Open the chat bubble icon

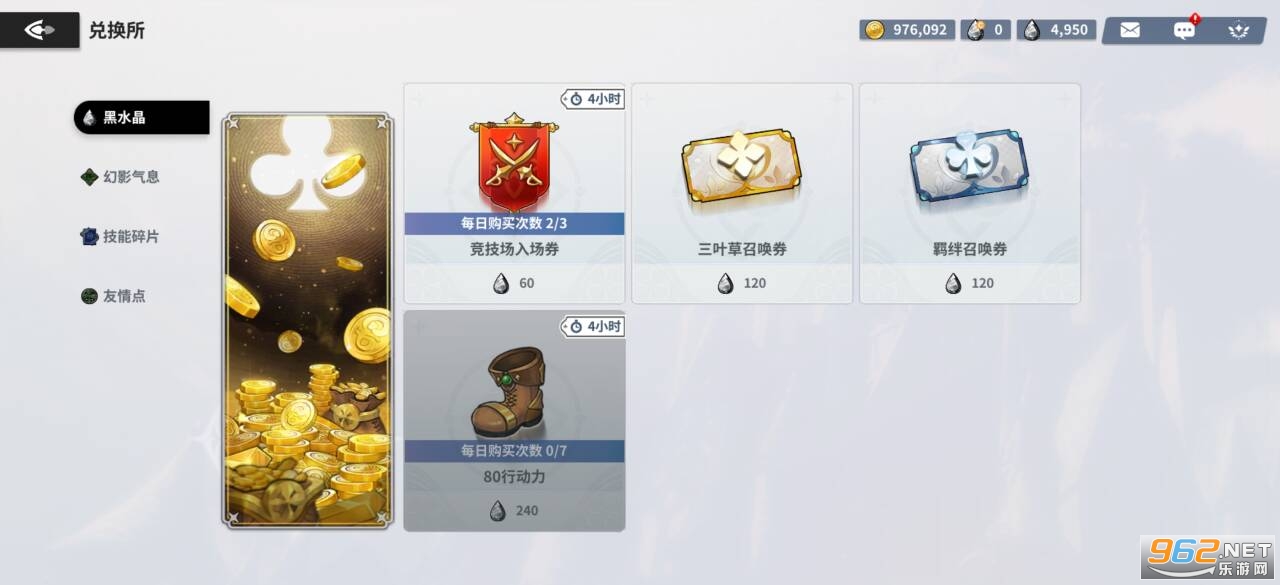click(1184, 30)
